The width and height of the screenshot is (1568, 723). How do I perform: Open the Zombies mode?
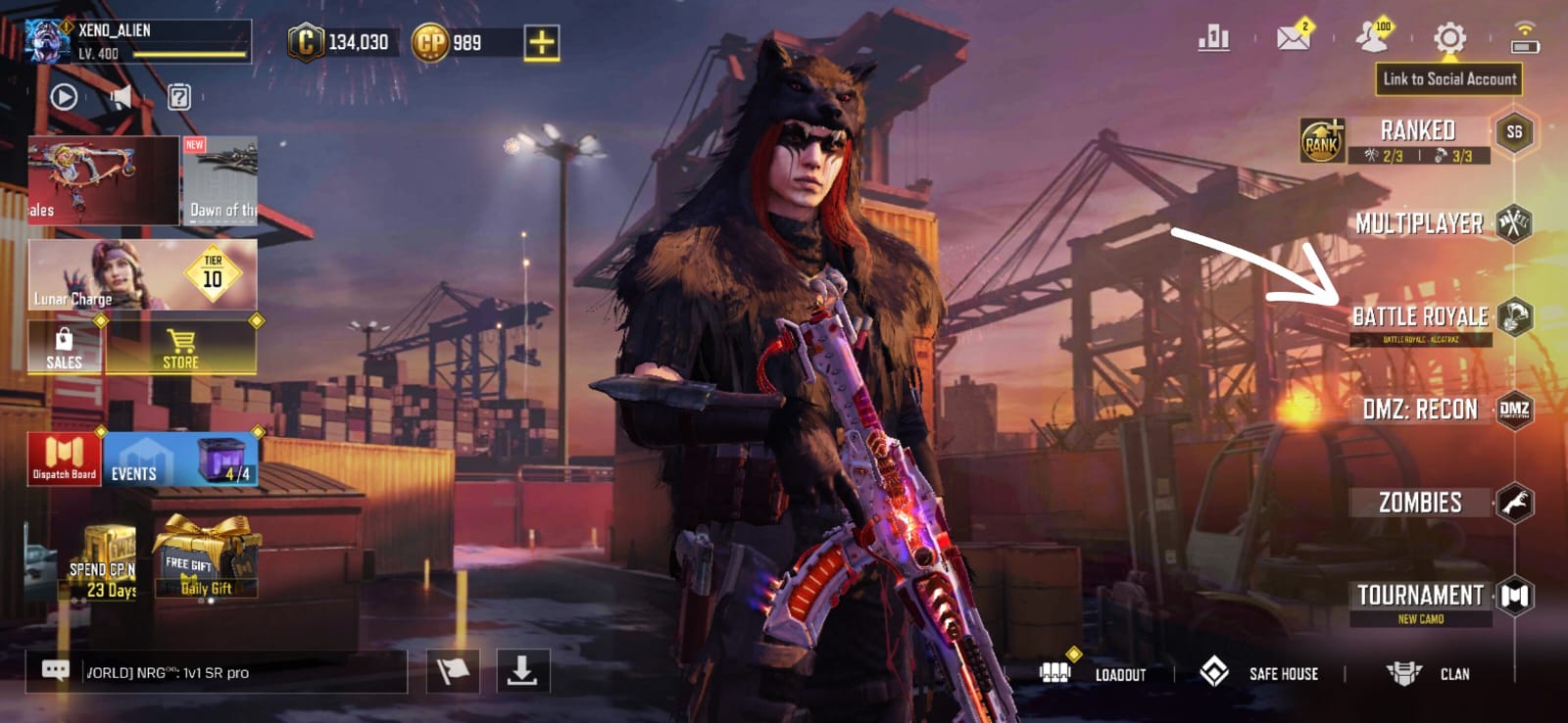[x=1421, y=503]
